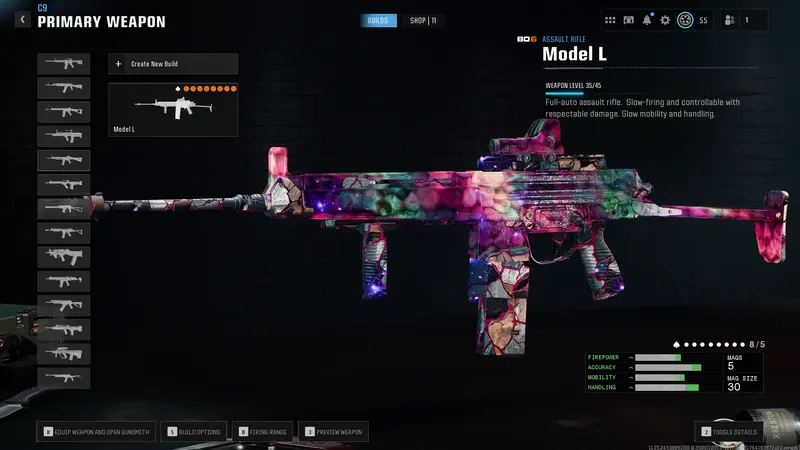Open the grid menu icon
800x450 pixels.
tap(611, 20)
